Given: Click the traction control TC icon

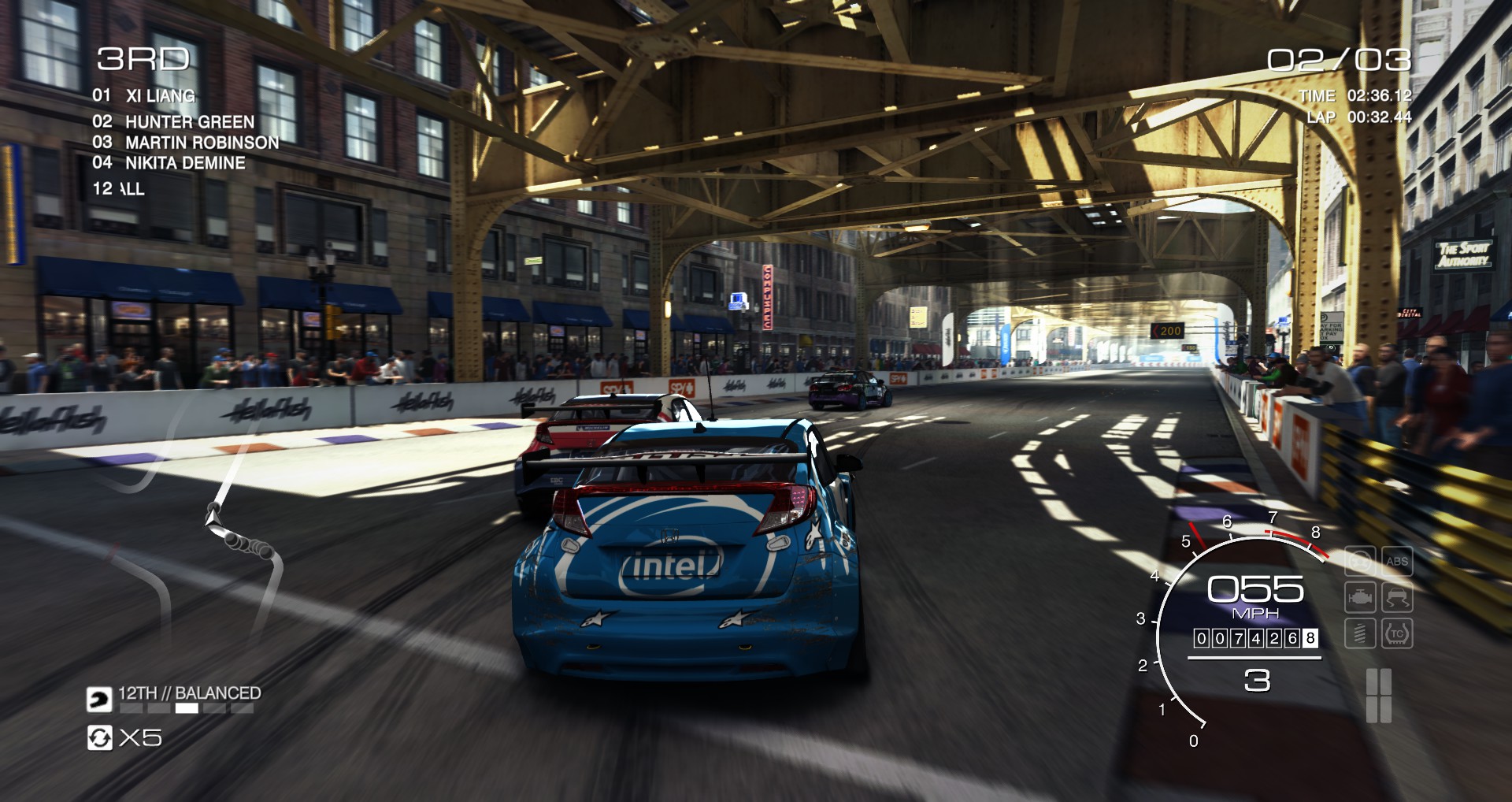Looking at the screenshot, I should coord(1396,633).
